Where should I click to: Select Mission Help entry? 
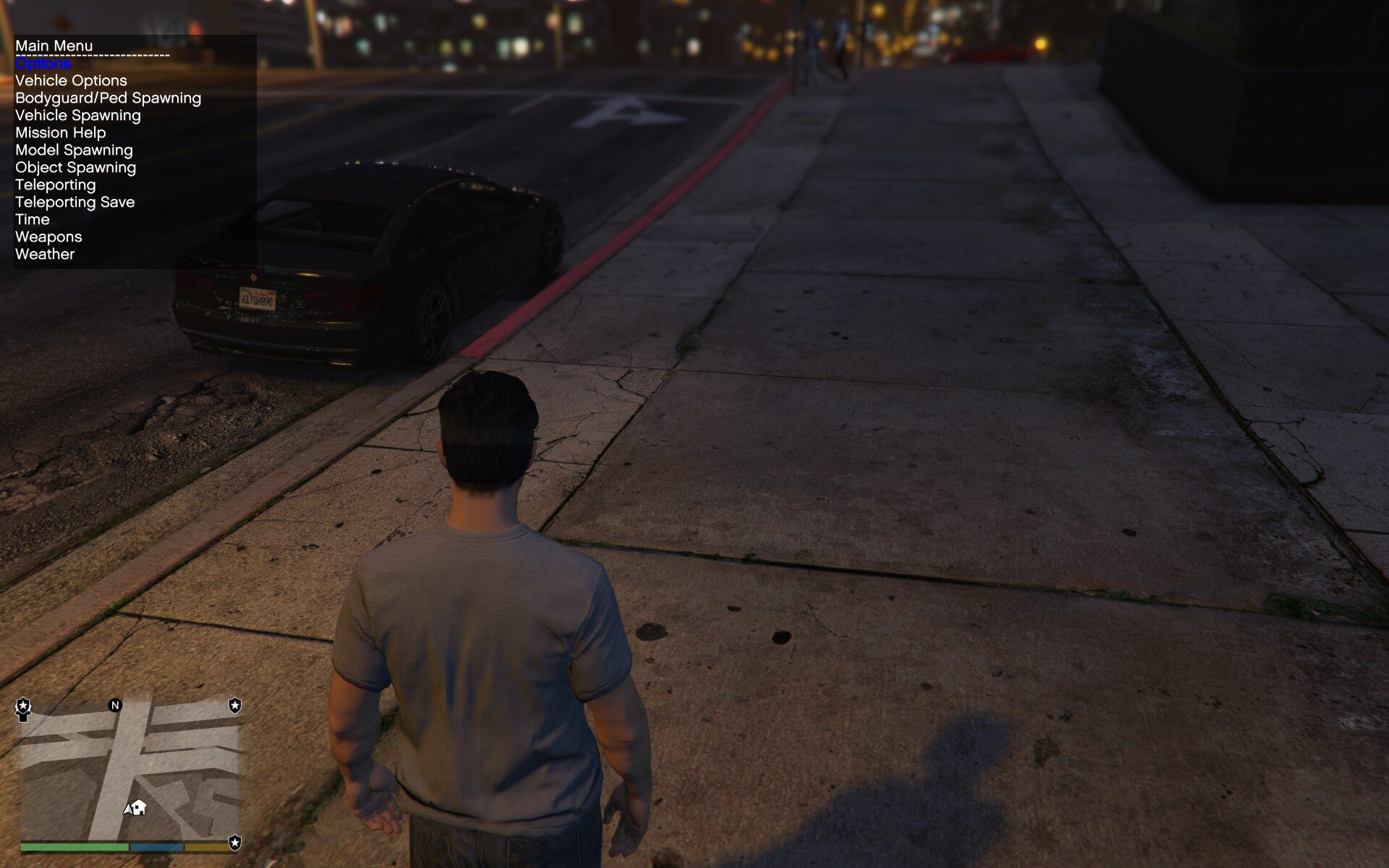click(x=61, y=133)
